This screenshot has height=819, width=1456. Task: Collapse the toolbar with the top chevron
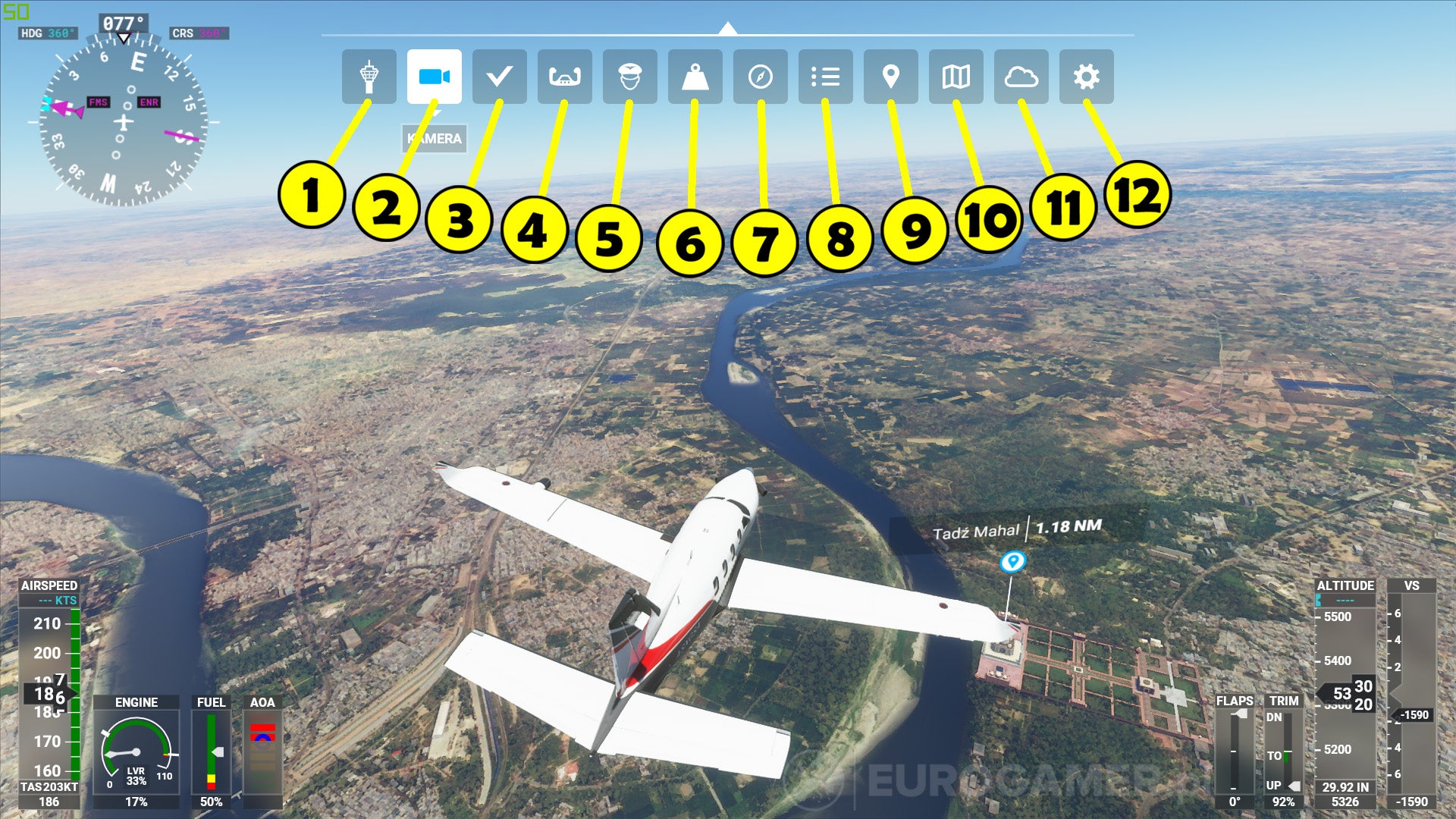727,29
